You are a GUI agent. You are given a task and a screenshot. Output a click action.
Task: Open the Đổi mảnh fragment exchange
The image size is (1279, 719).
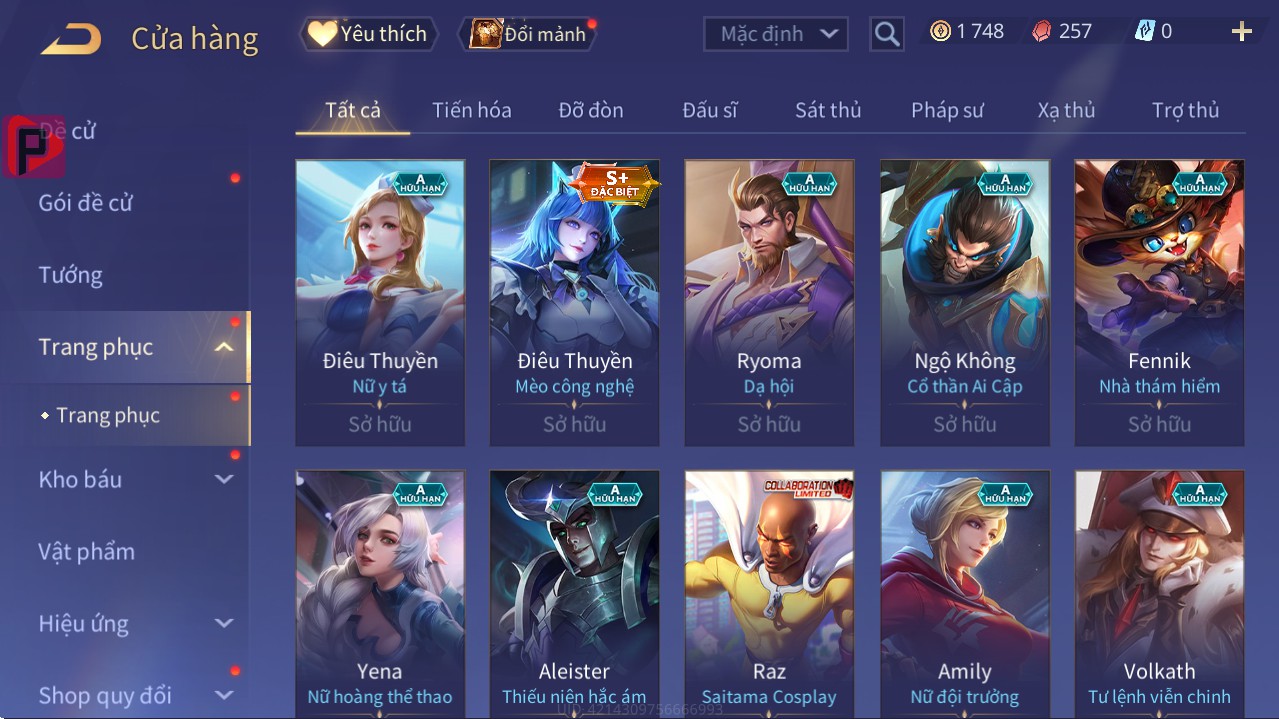pos(528,34)
